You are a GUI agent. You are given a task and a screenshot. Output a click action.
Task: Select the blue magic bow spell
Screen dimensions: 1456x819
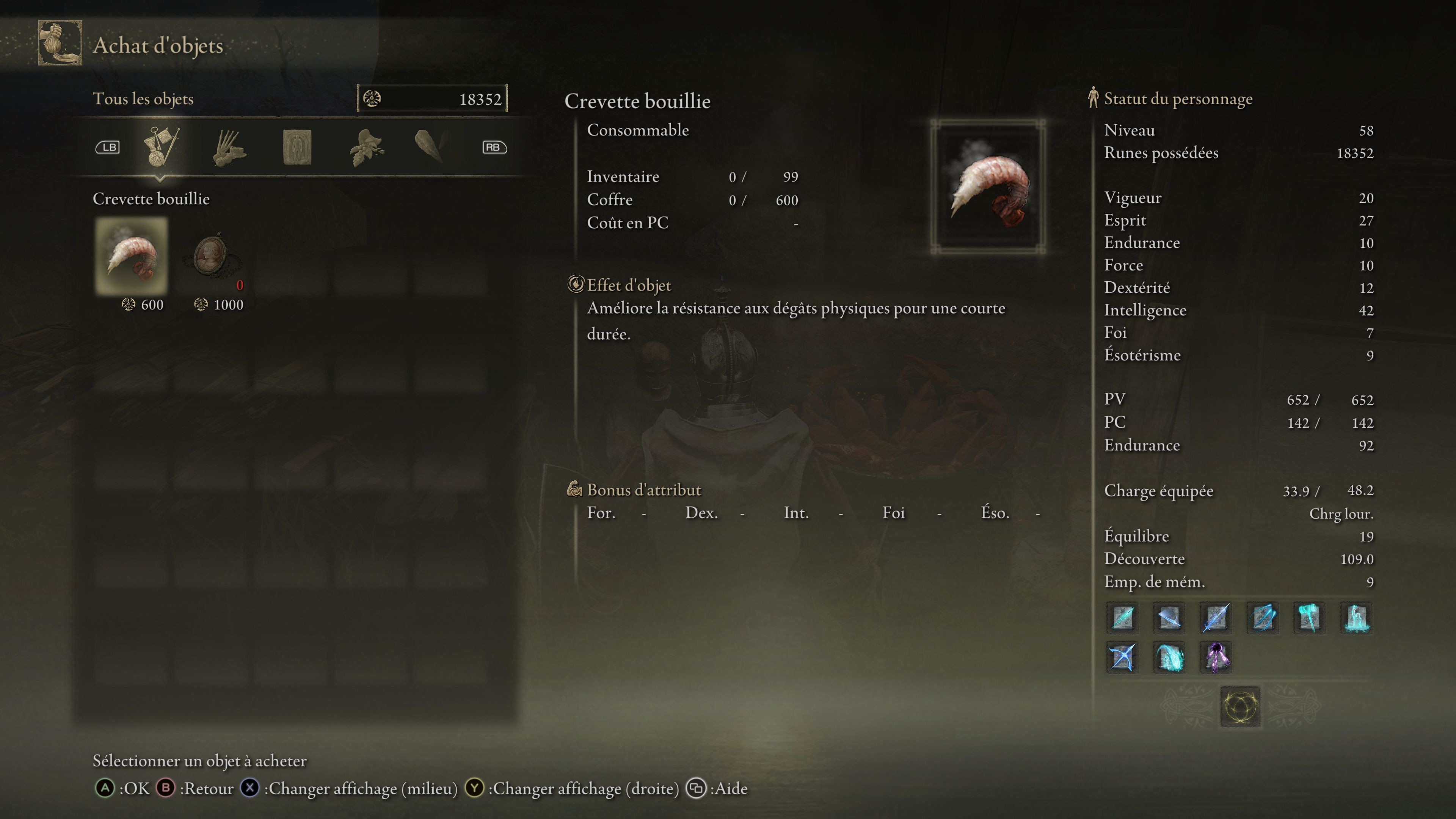pos(1122,657)
